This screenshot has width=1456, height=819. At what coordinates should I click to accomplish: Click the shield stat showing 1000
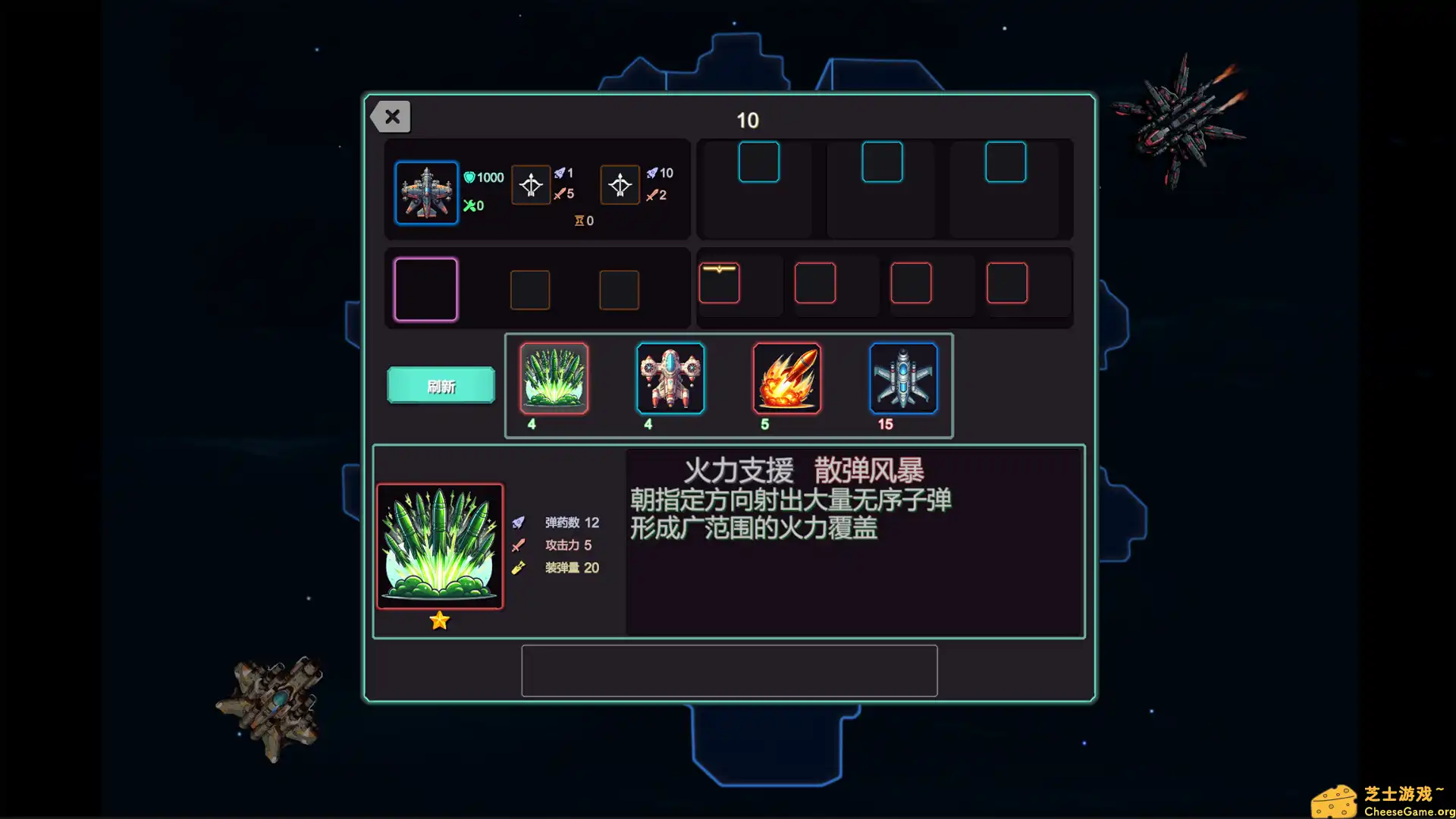coord(485,177)
